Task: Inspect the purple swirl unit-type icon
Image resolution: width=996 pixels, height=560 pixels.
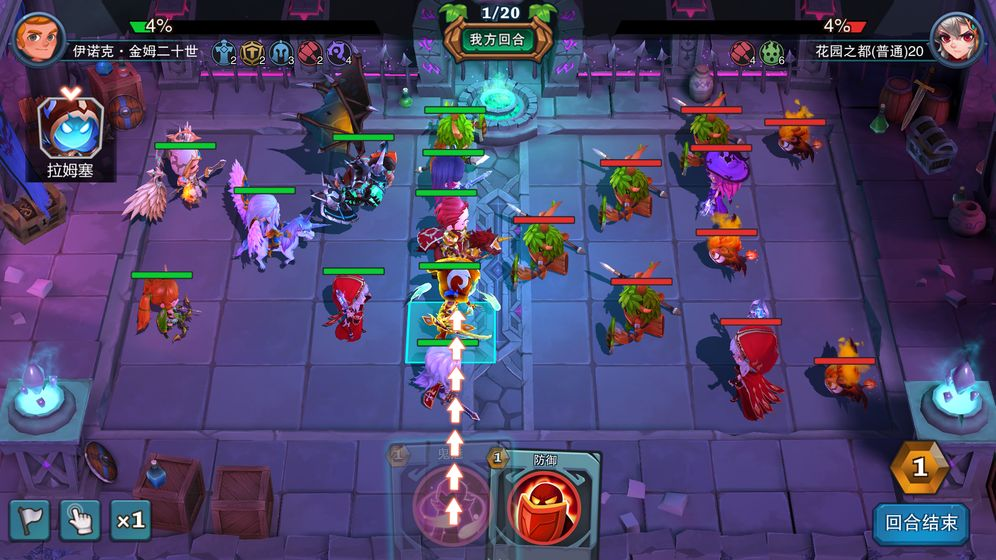Action: click(x=338, y=52)
